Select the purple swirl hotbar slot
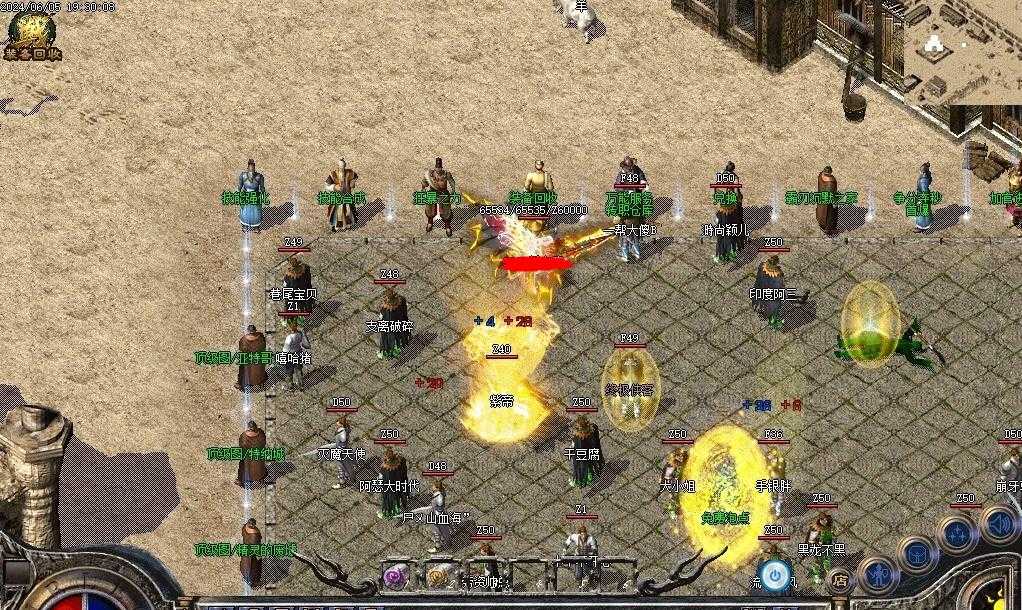Image resolution: width=1022 pixels, height=610 pixels. [x=397, y=575]
